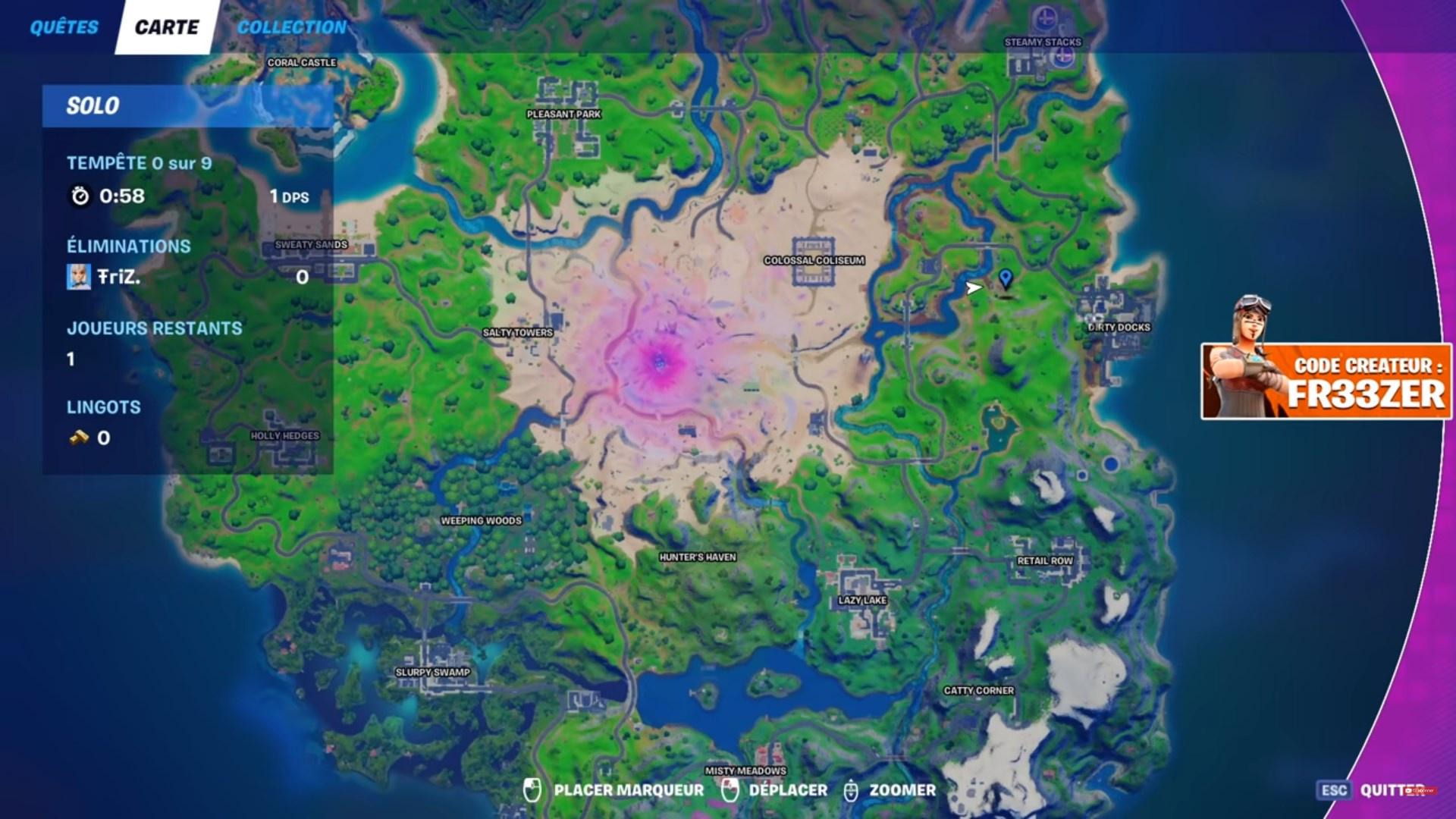Select the CARTE tab
The image size is (1456, 819).
(x=166, y=27)
